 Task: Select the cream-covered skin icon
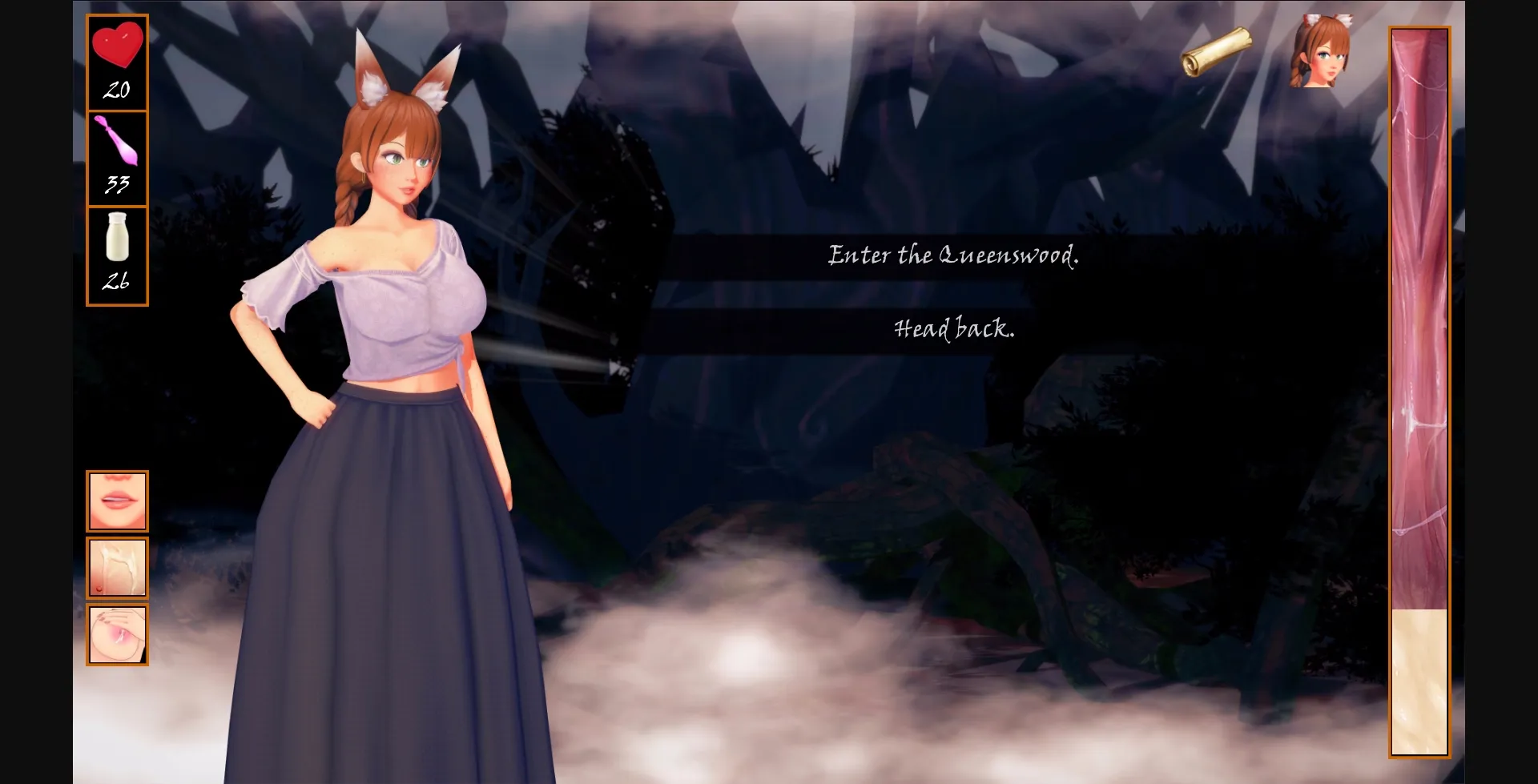click(x=117, y=569)
